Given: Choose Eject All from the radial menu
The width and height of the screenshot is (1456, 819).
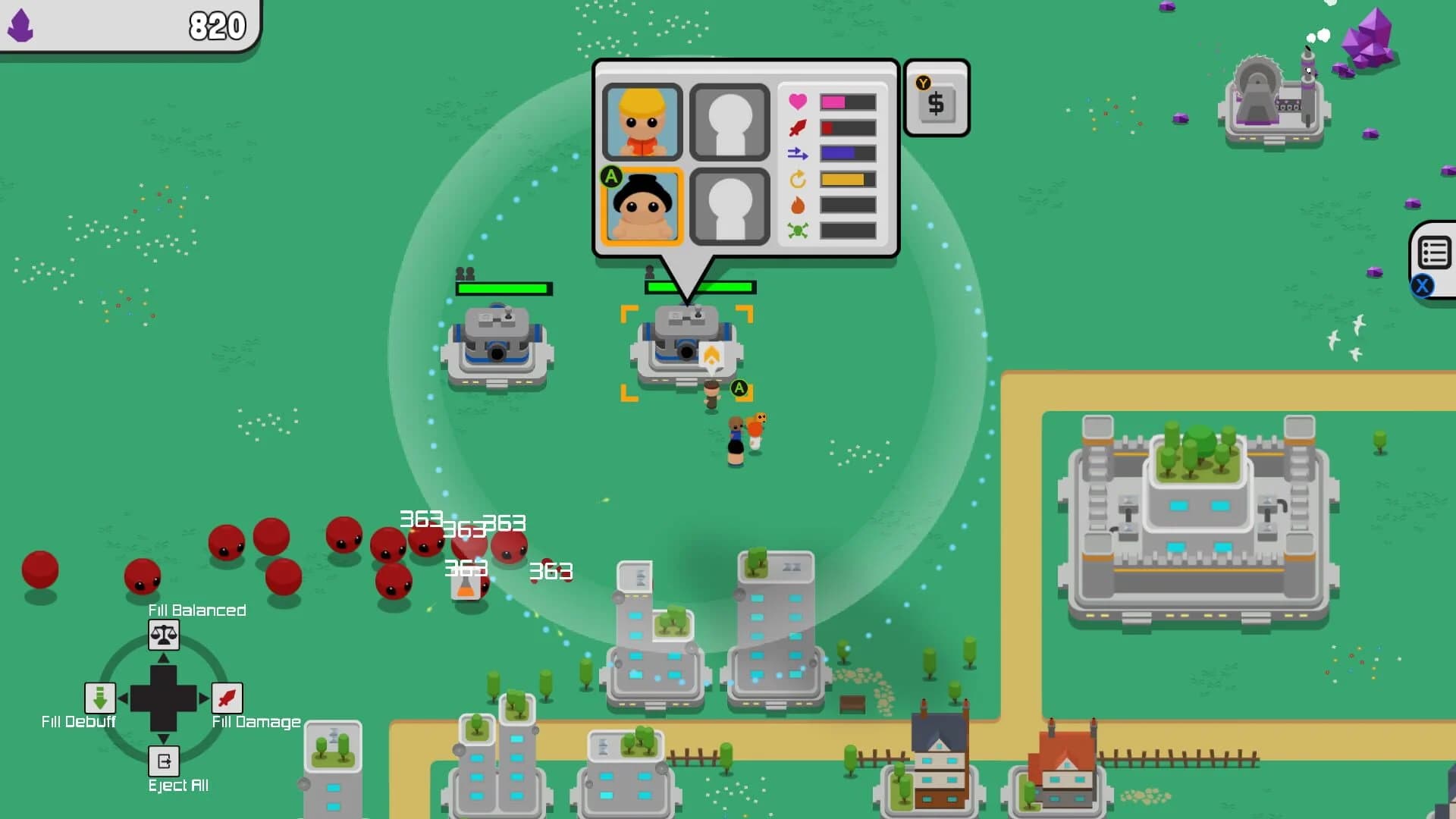Looking at the screenshot, I should tap(163, 761).
